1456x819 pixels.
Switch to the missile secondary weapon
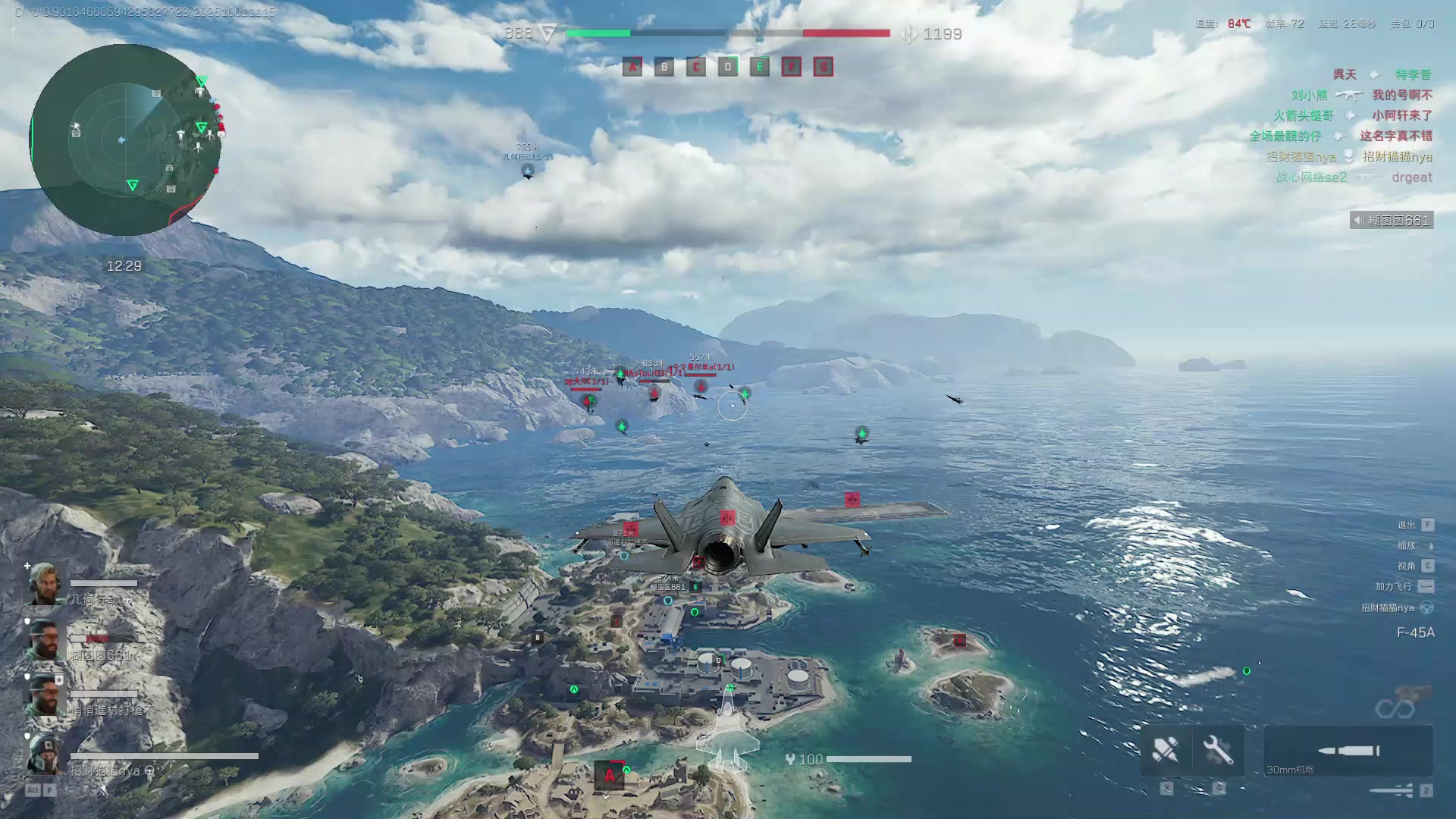(x=1392, y=791)
